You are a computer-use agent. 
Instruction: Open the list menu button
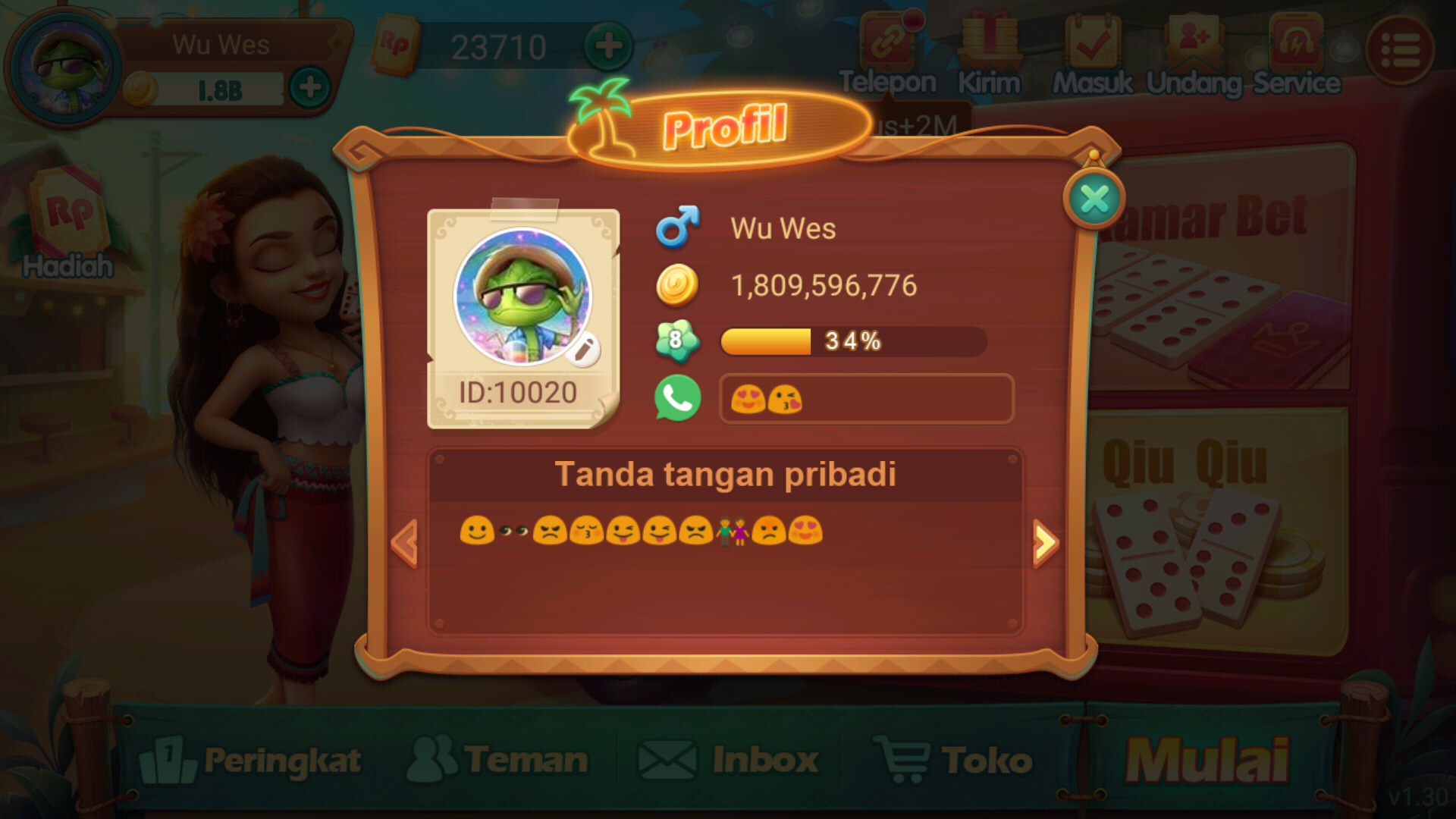click(x=1399, y=50)
